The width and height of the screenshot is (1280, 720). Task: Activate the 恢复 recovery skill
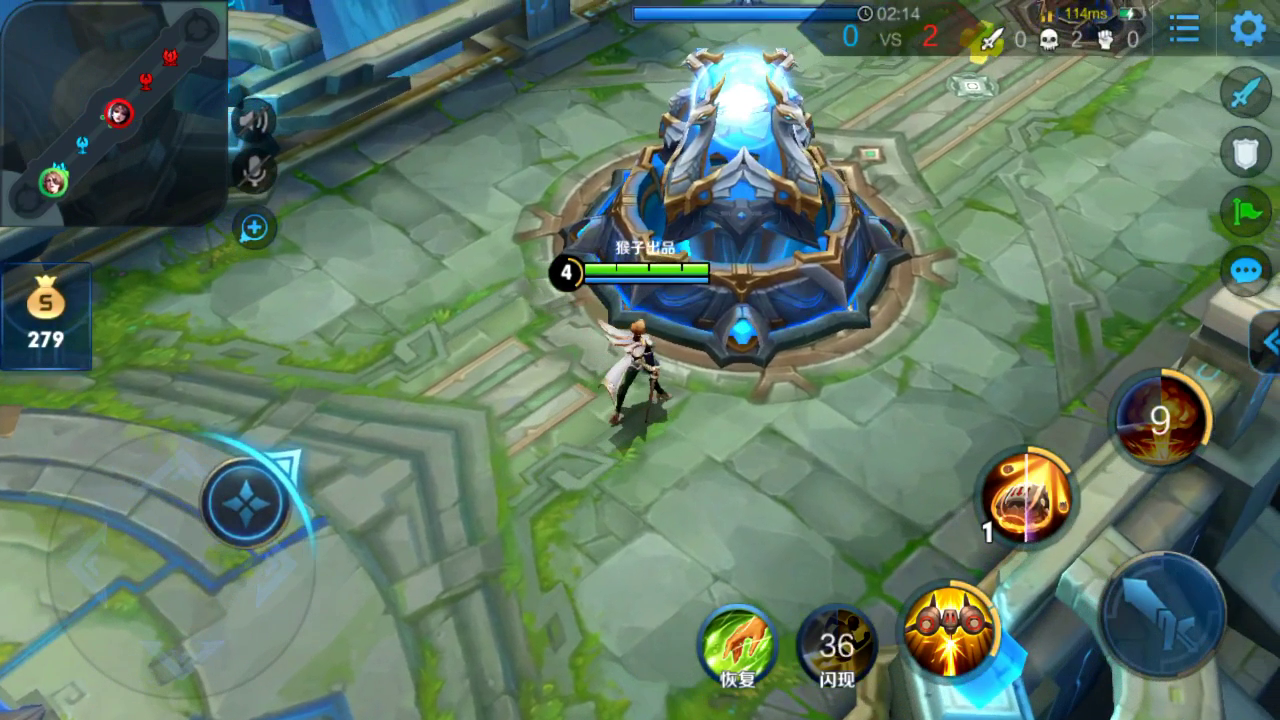738,645
